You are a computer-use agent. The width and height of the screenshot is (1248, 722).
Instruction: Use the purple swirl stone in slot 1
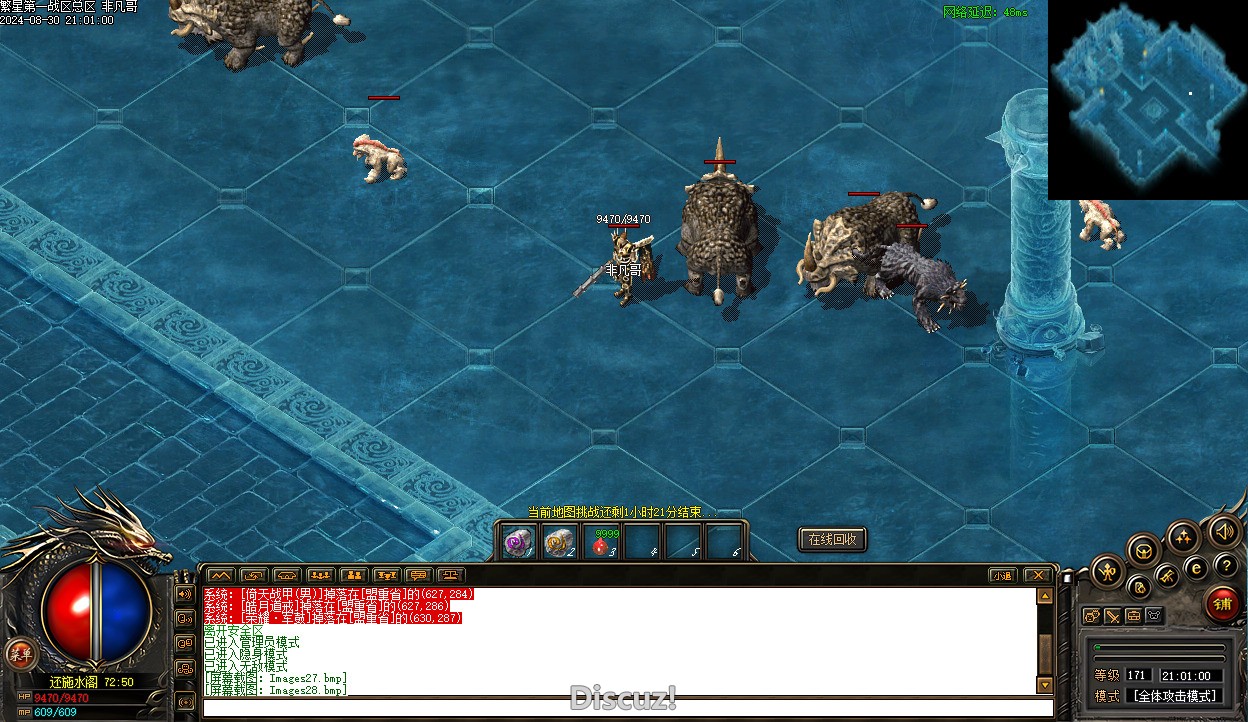tap(517, 542)
